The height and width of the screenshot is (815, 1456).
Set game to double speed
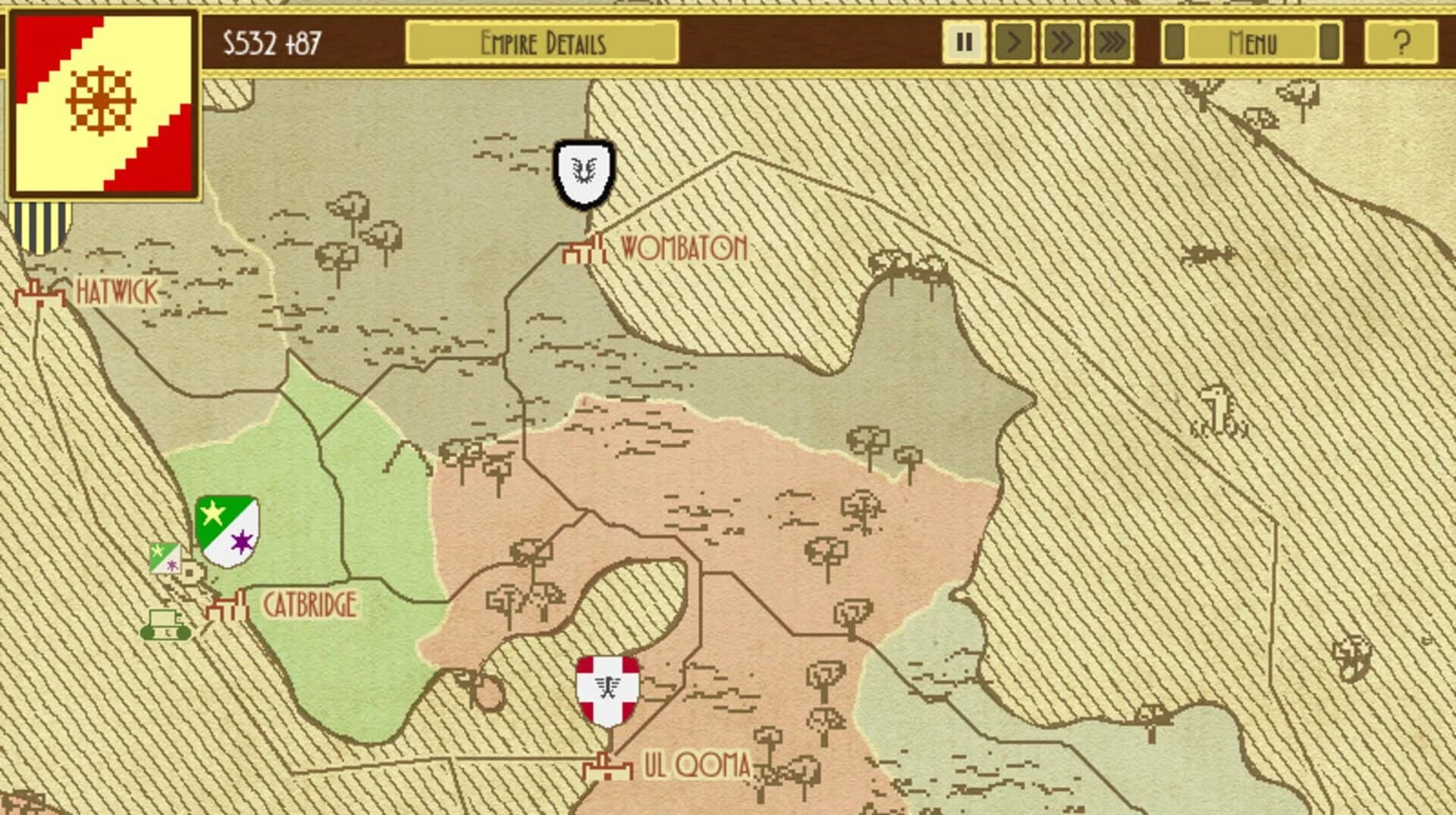click(1064, 42)
